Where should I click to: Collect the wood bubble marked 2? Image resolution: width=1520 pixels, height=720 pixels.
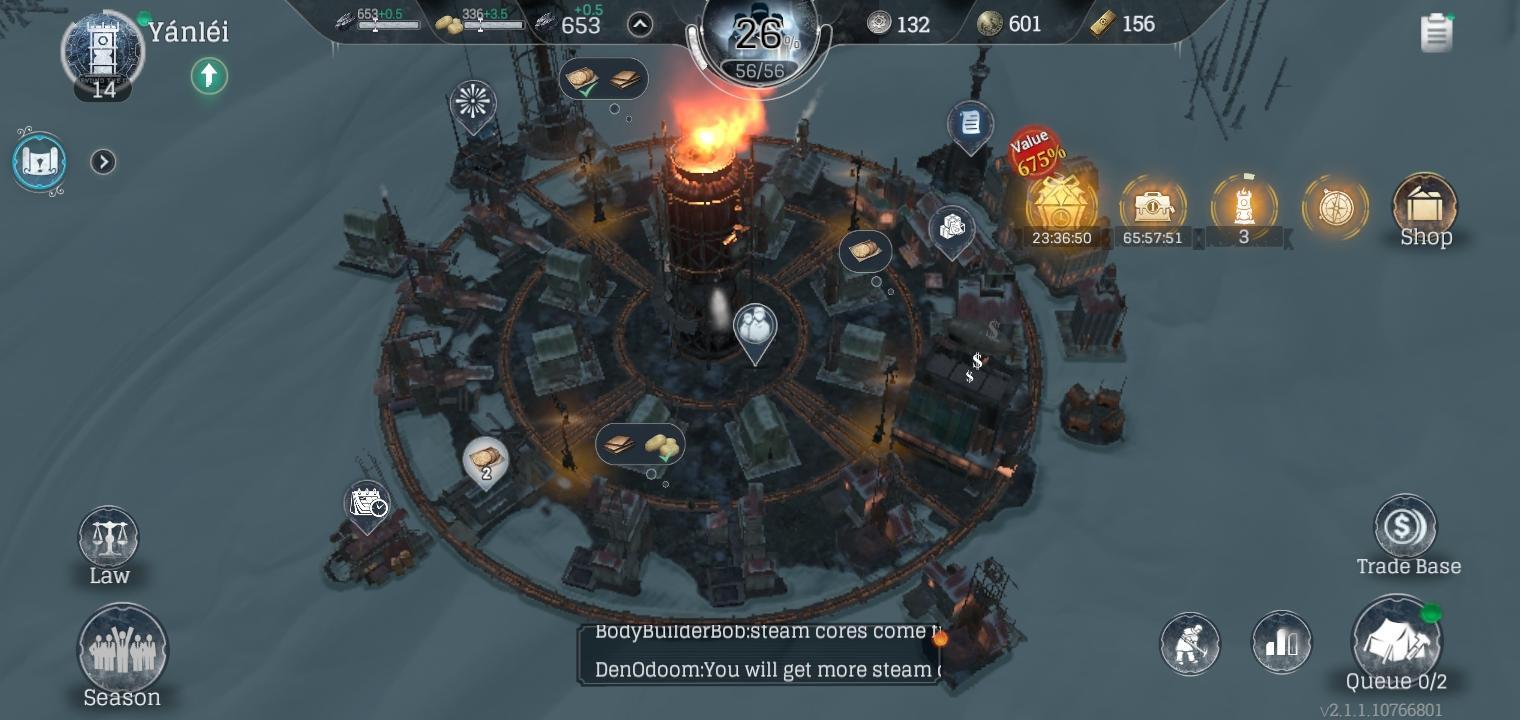pyautogui.click(x=486, y=461)
